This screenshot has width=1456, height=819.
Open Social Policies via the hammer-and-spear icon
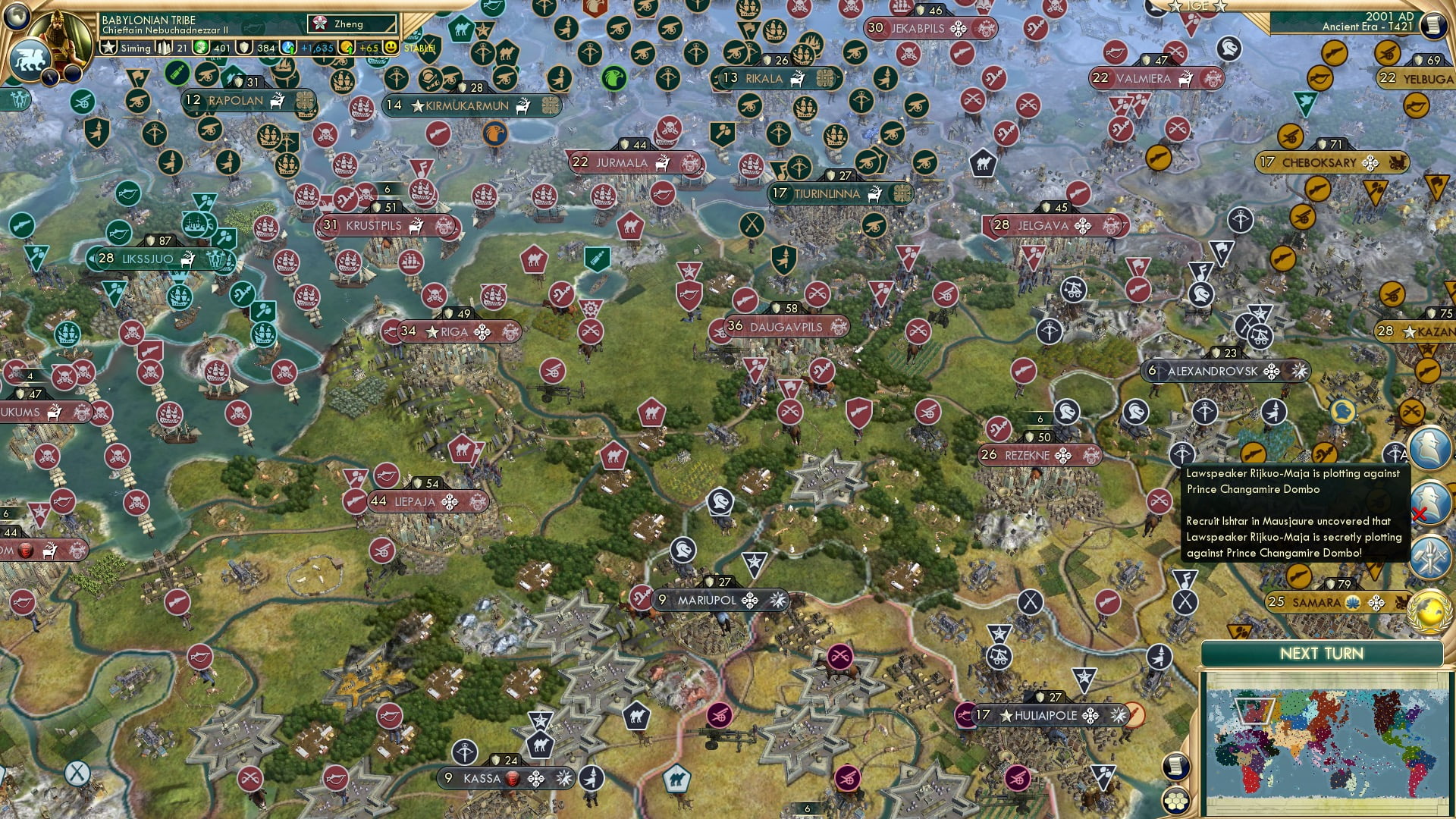click(x=1429, y=557)
